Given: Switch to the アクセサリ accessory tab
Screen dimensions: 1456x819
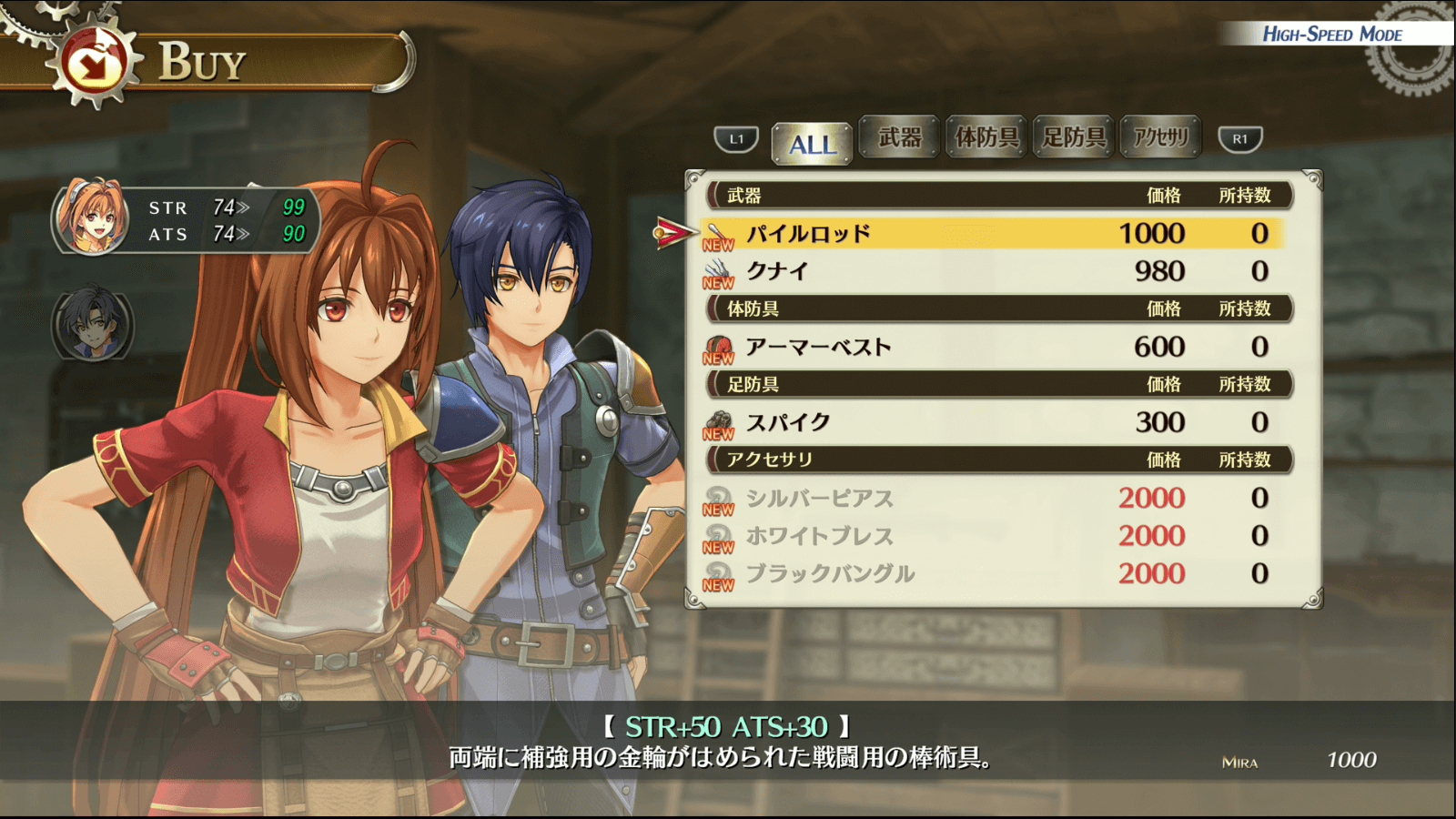Looking at the screenshot, I should point(1160,137).
